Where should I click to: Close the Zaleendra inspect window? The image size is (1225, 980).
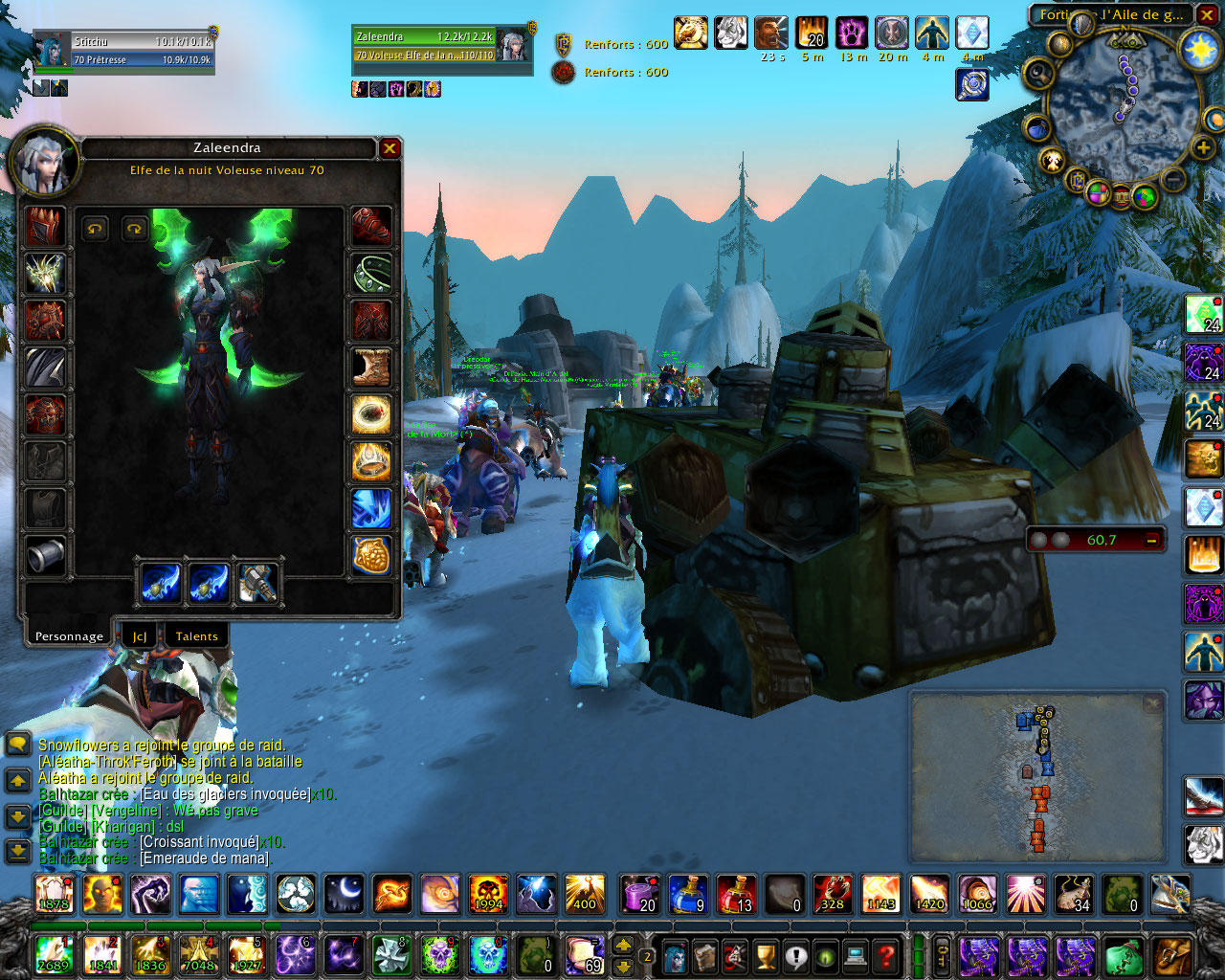390,148
